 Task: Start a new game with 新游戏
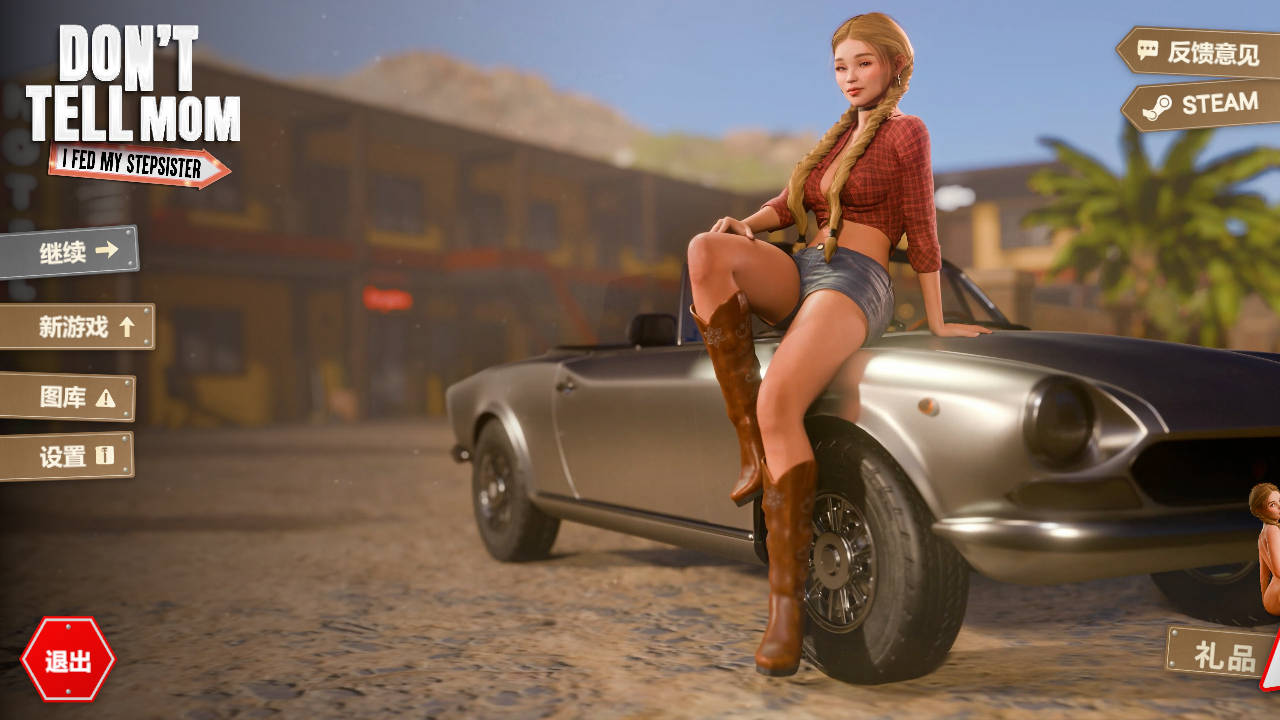[x=78, y=327]
